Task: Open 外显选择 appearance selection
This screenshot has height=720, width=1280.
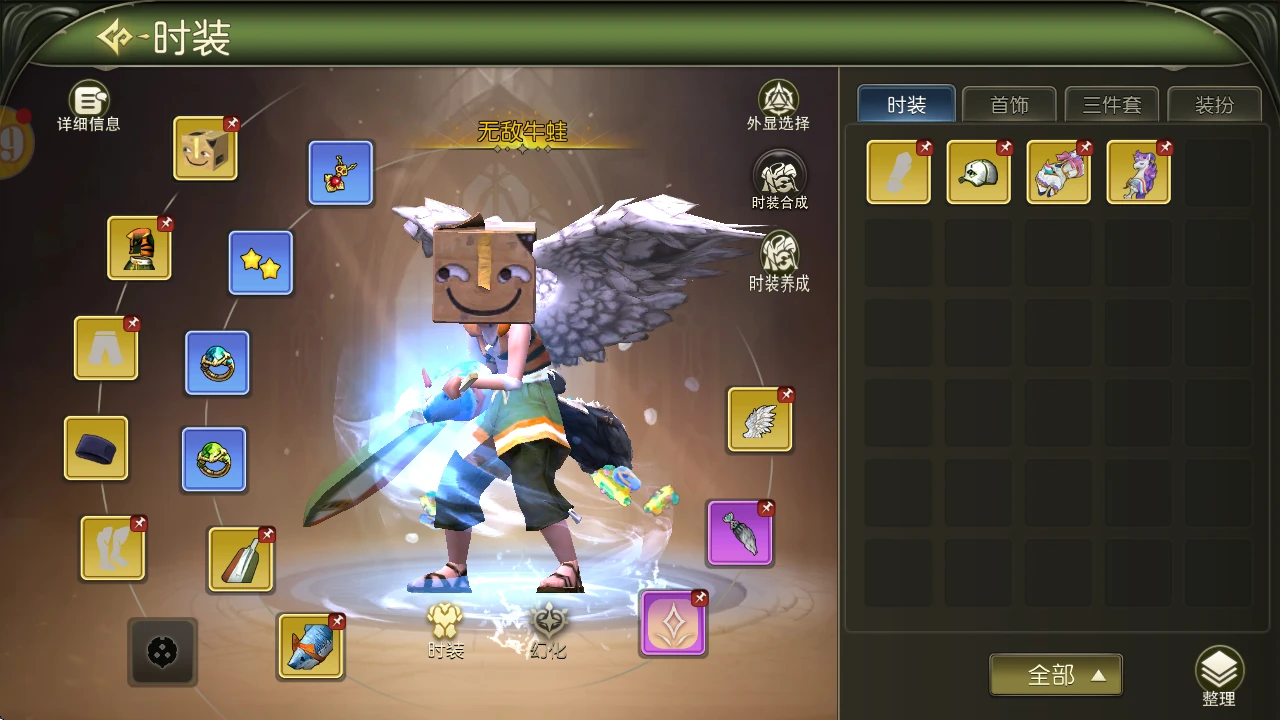Action: click(x=778, y=104)
